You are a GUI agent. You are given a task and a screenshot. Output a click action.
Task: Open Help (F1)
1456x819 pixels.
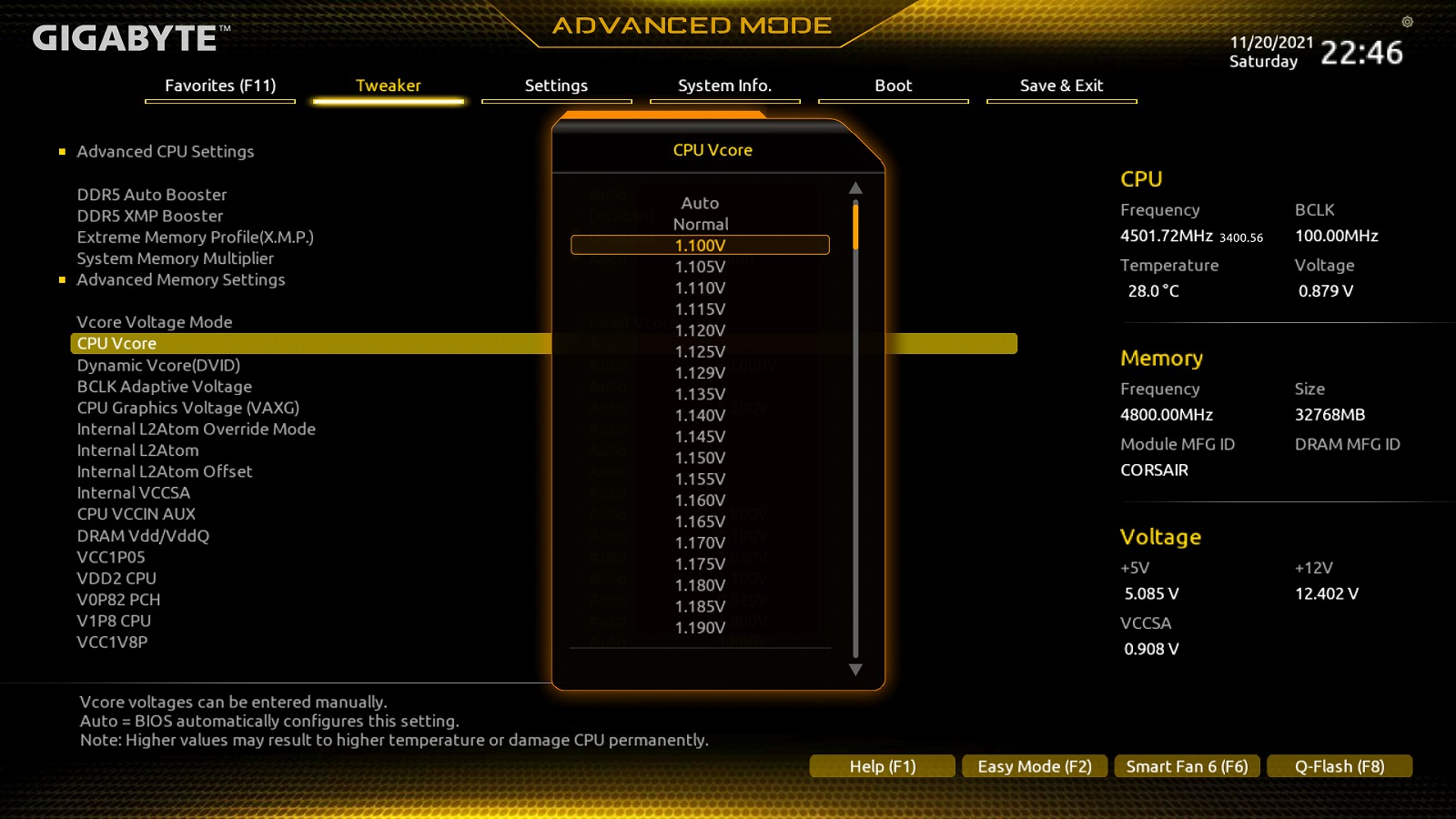882,766
